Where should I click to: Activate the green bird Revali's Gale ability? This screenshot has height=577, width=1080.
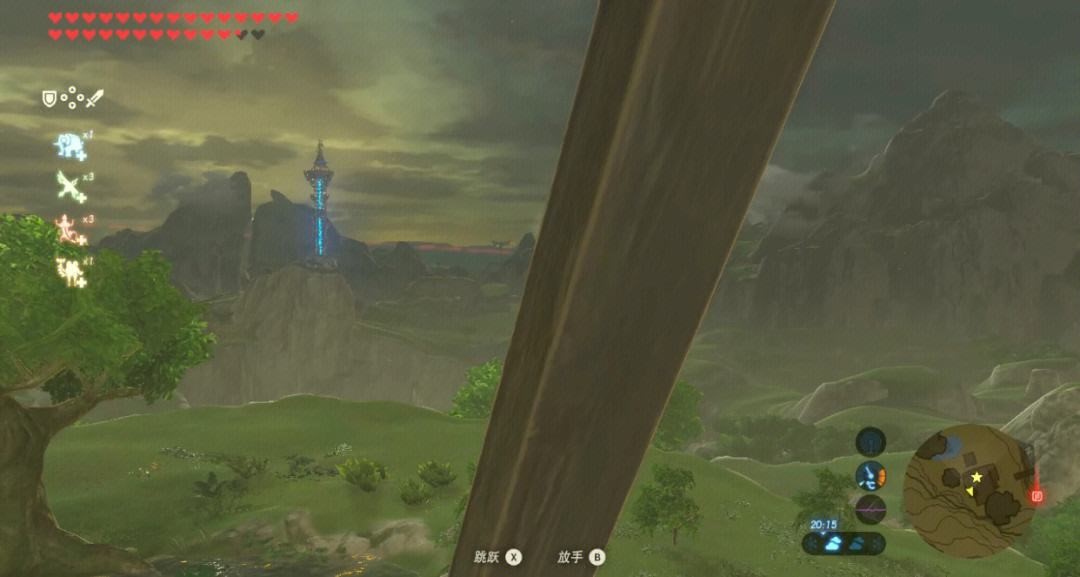(70, 186)
